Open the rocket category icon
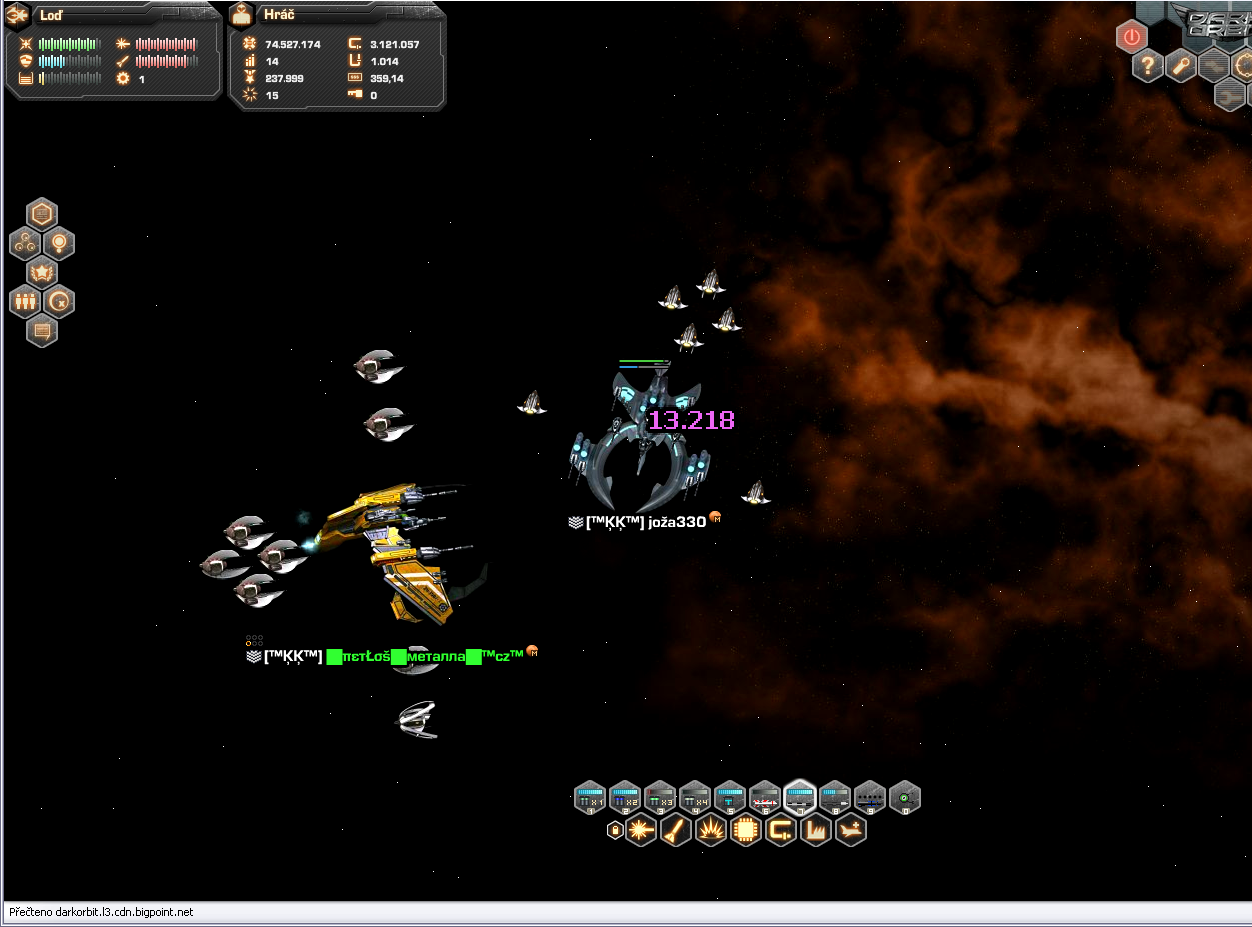 click(x=676, y=830)
